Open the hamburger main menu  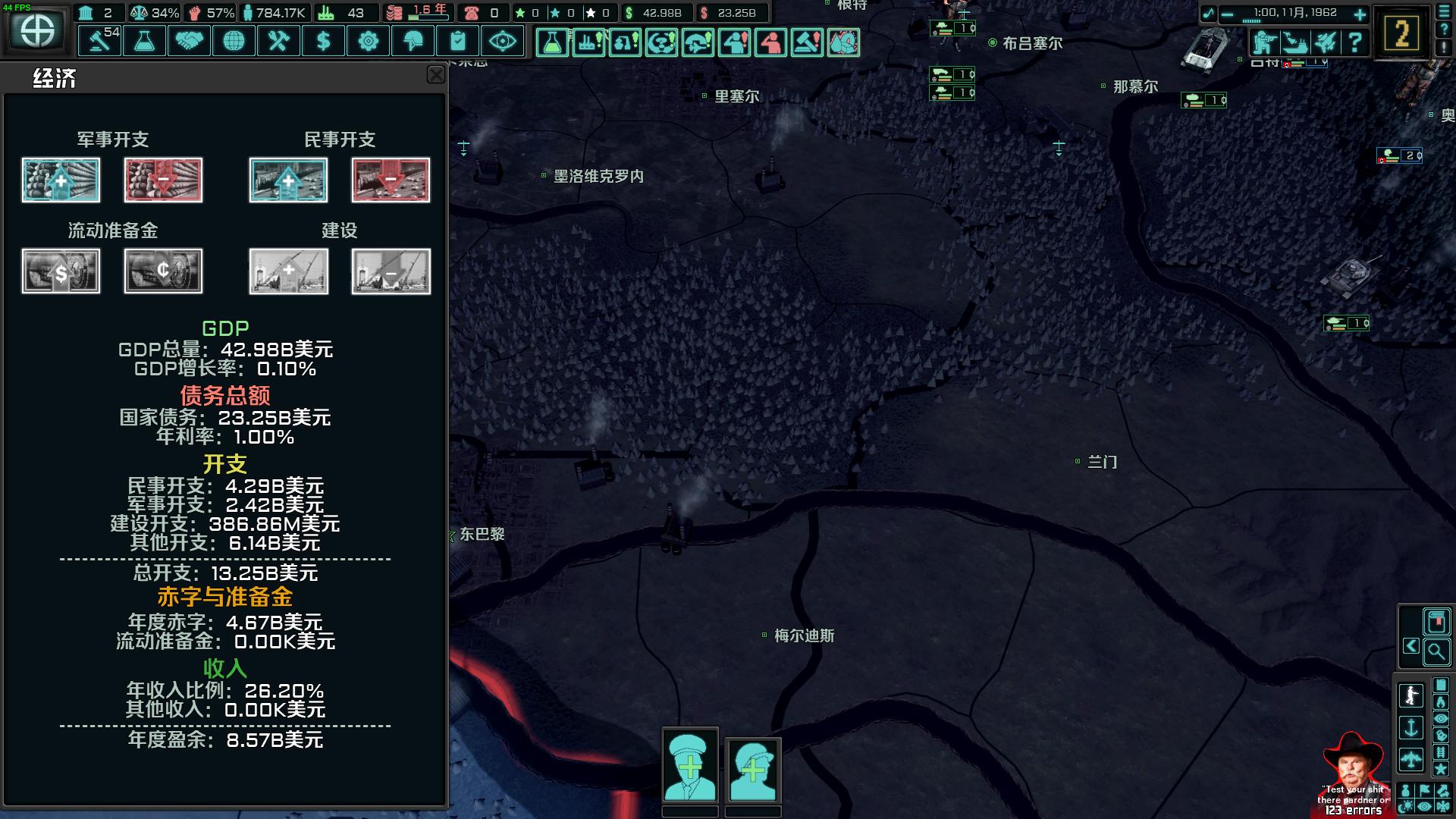1444,12
